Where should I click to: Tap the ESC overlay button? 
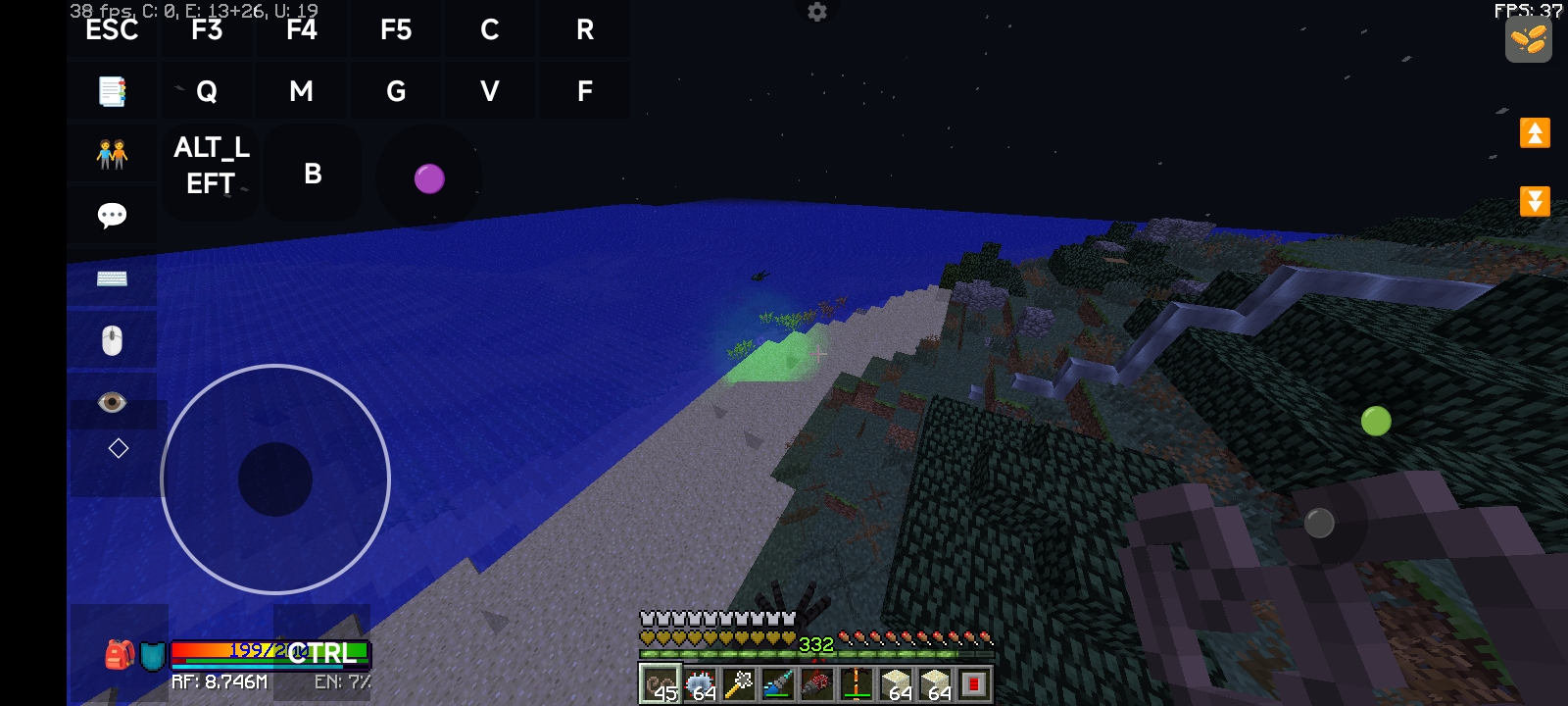coord(112,30)
